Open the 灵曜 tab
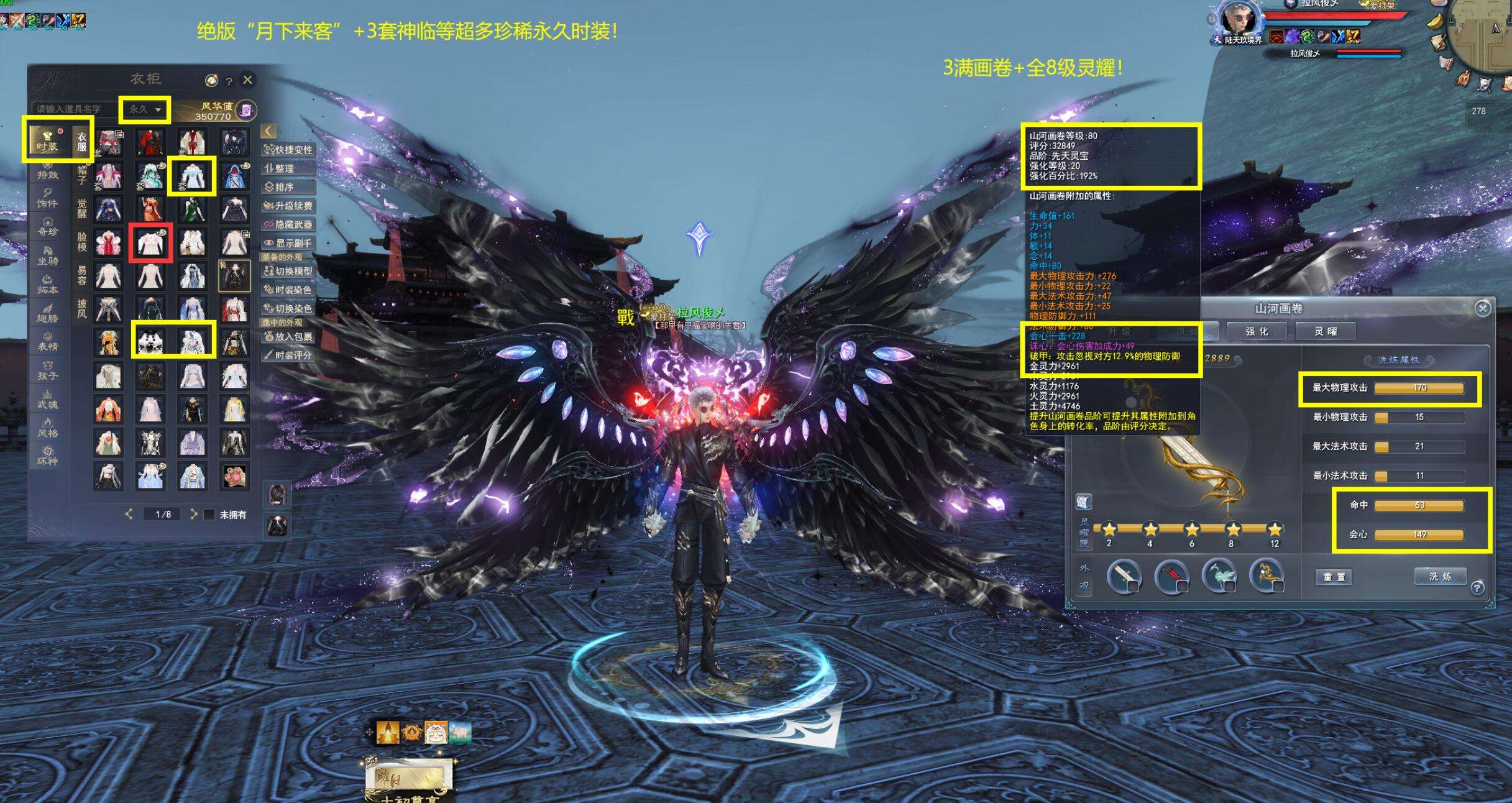Image resolution: width=1512 pixels, height=803 pixels. (1325, 331)
